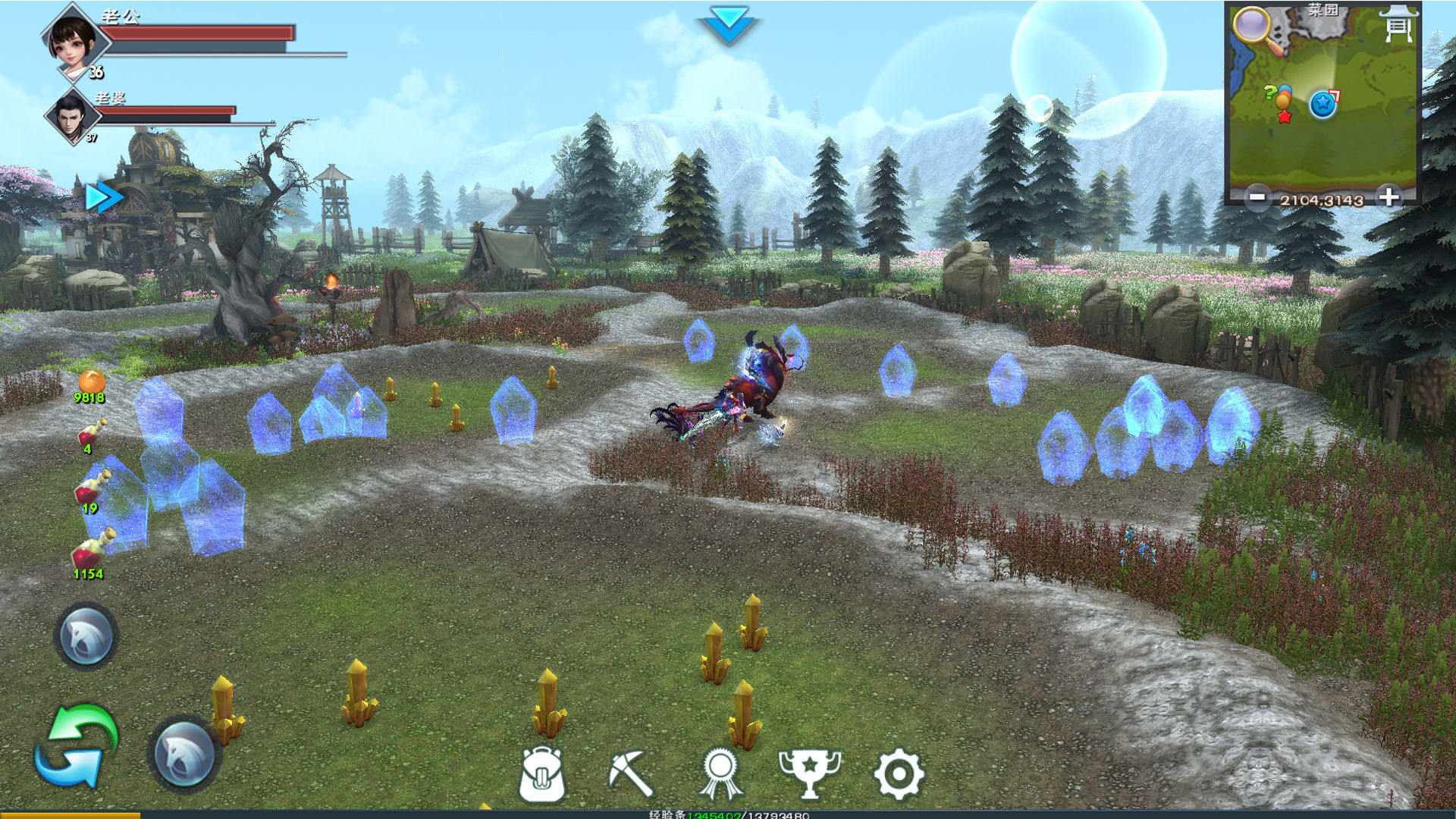Zoom out the minimap with minus
1456x819 pixels.
point(1257,197)
